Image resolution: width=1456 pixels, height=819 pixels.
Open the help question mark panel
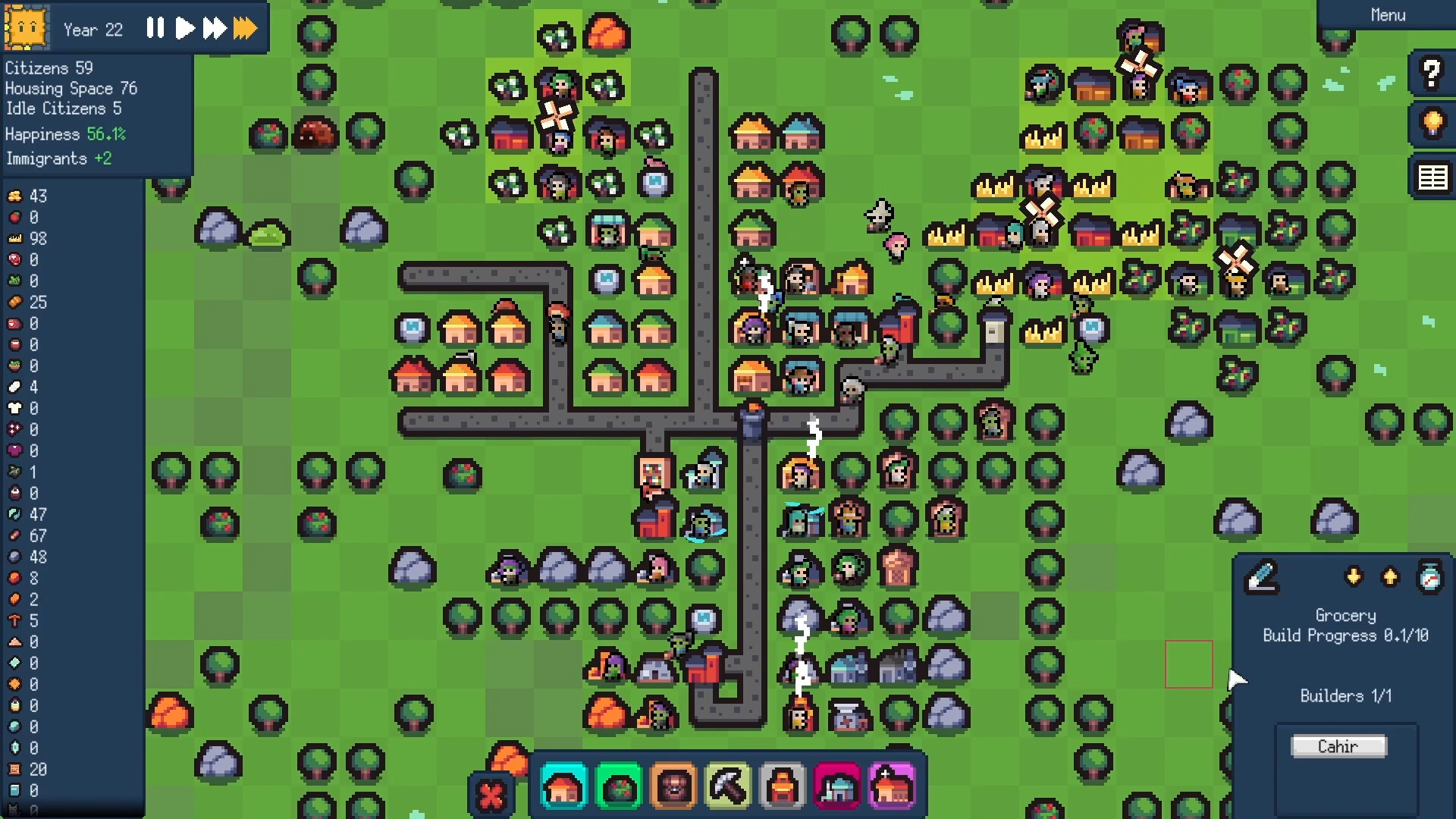[x=1432, y=74]
